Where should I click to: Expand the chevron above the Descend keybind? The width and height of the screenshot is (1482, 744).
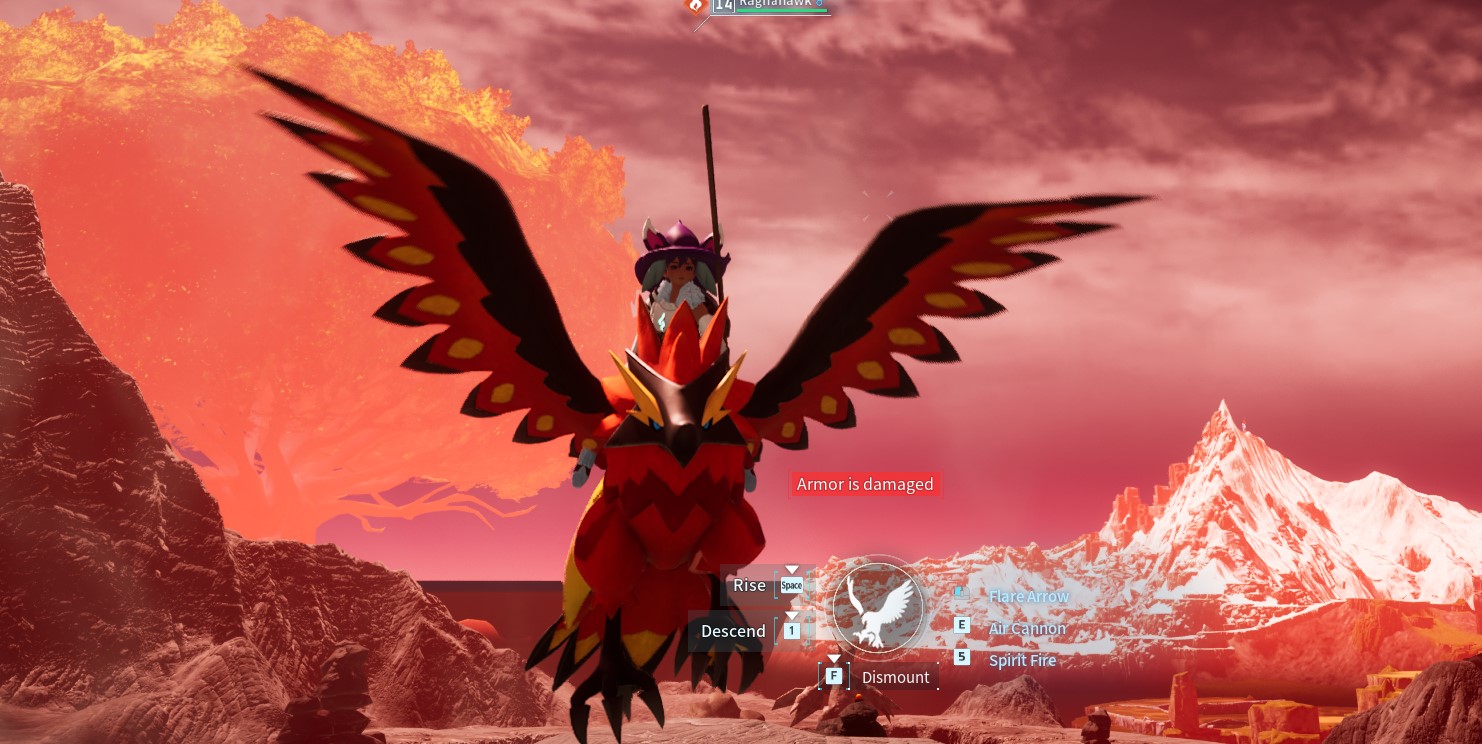coord(791,614)
